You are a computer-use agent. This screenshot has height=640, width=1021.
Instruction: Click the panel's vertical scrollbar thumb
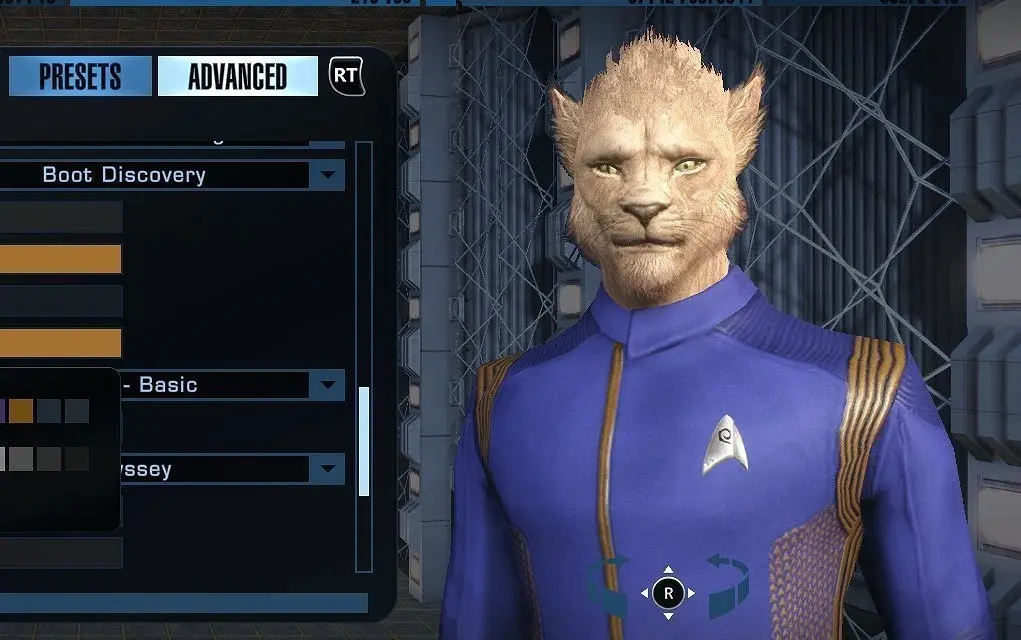click(363, 441)
